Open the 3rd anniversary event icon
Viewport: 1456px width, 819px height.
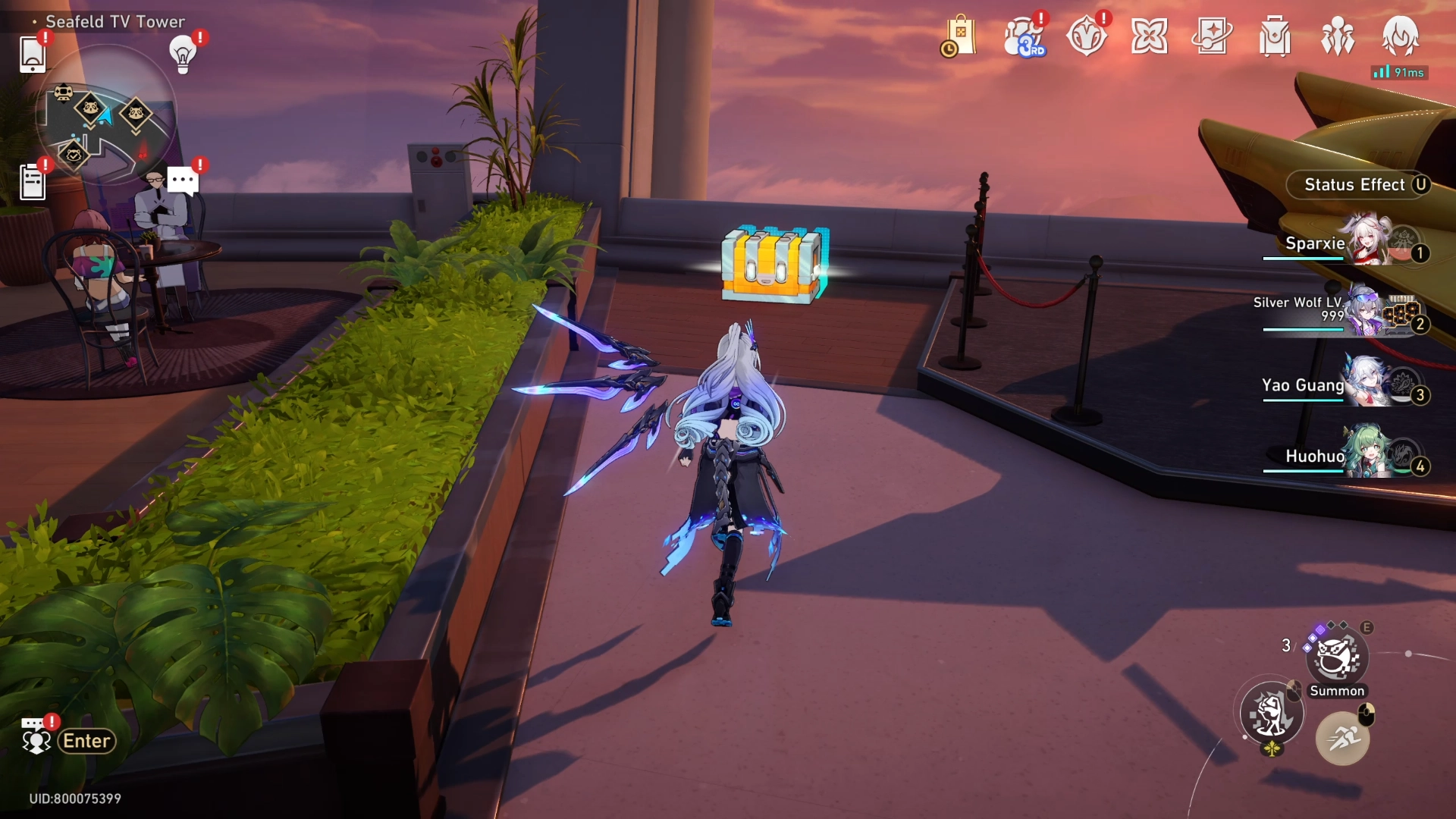(x=1024, y=36)
